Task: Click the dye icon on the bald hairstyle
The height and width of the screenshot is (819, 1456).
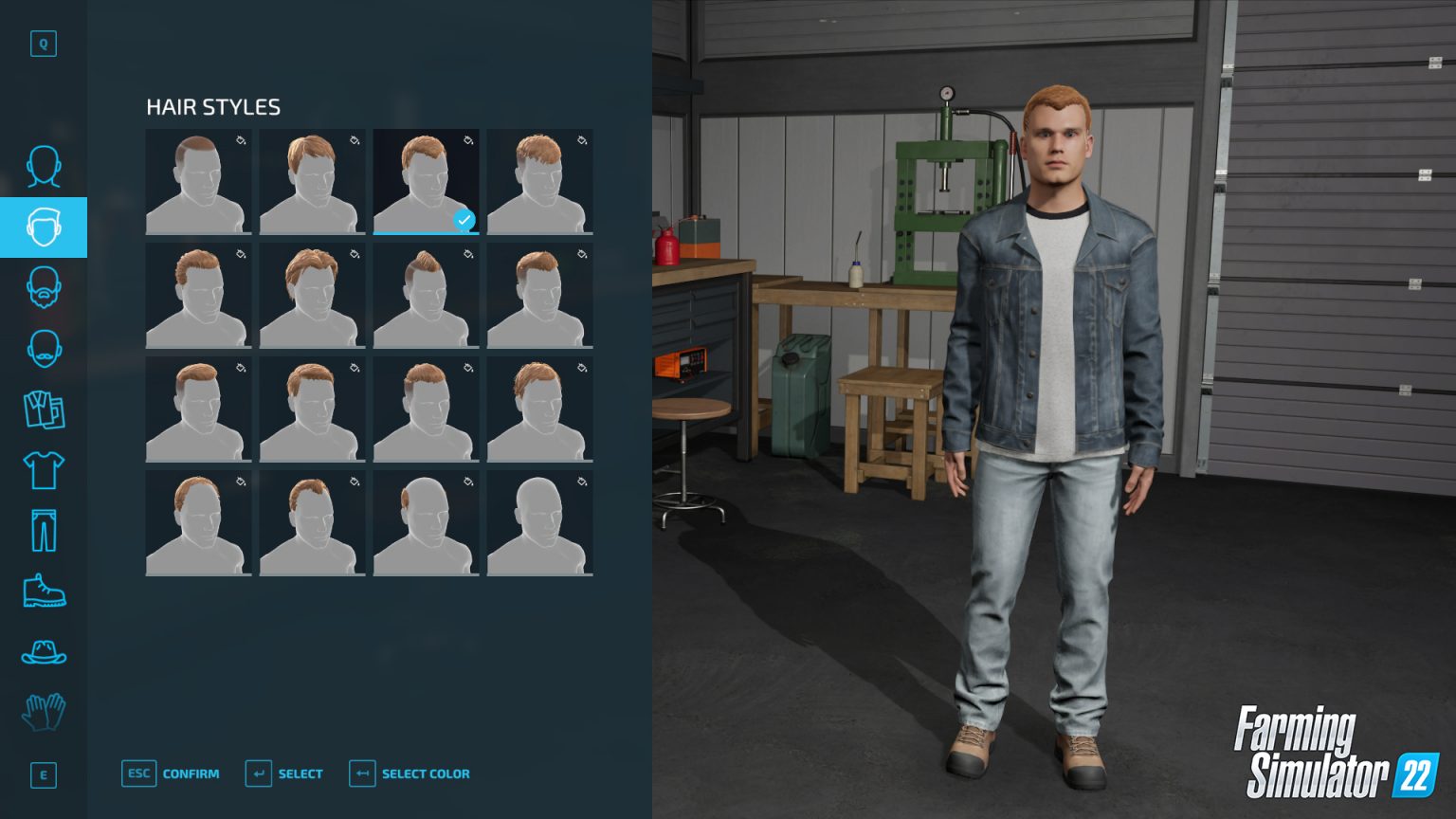Action: click(580, 482)
